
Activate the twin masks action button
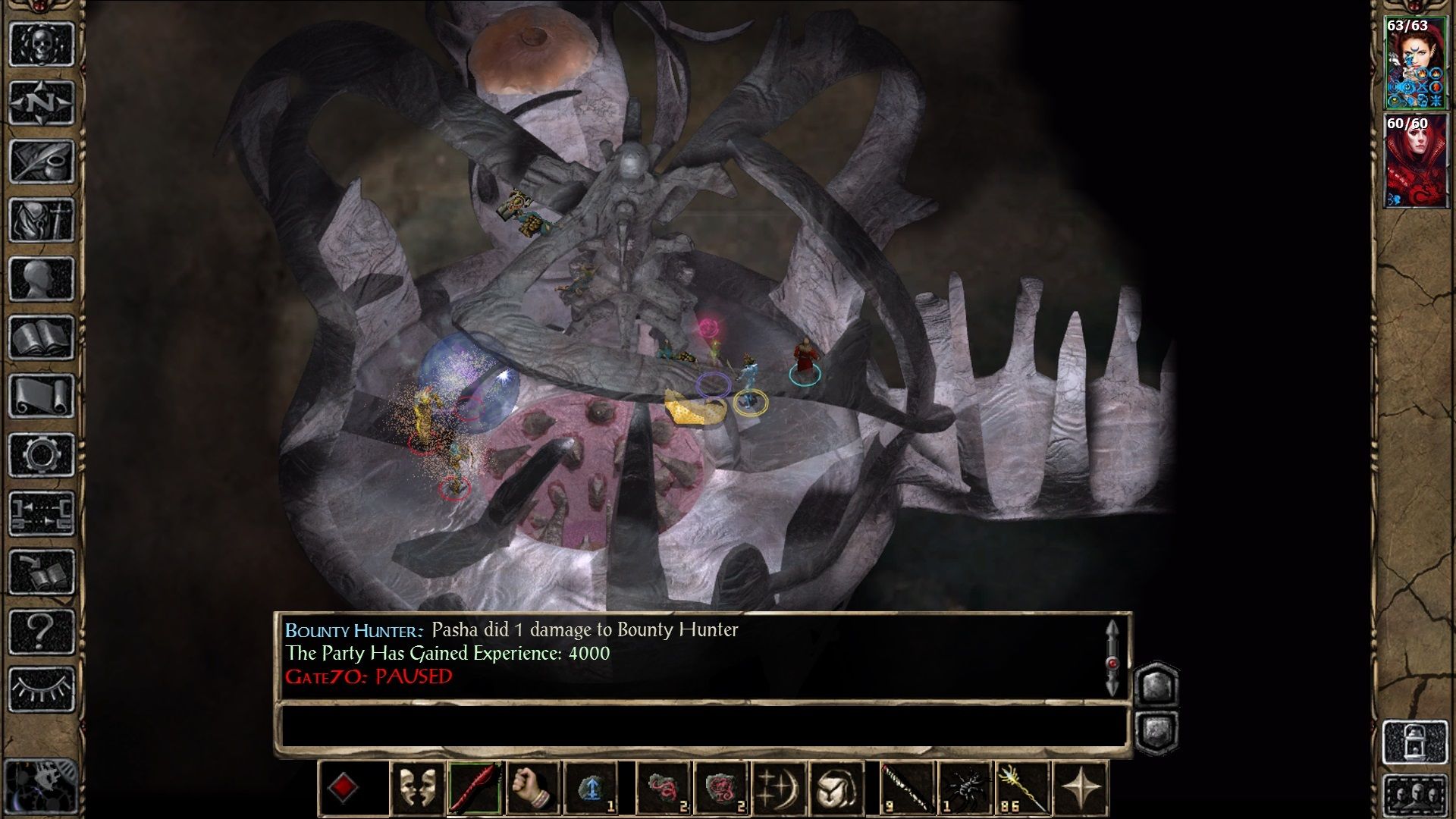pos(417,789)
